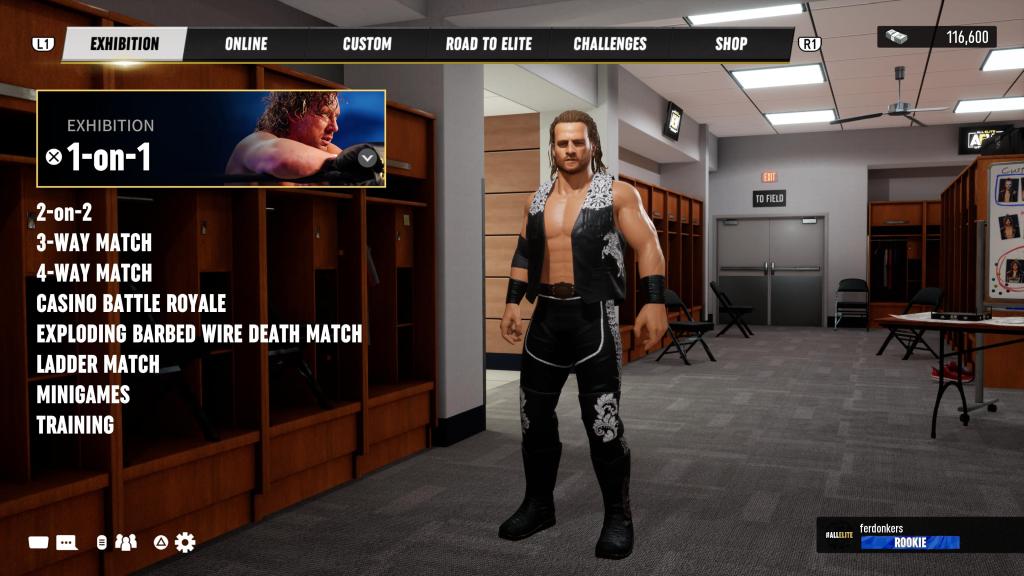Screen dimensions: 1024x576
Task: Expand the 1-on-1 dropdown arrow
Action: tap(367, 157)
